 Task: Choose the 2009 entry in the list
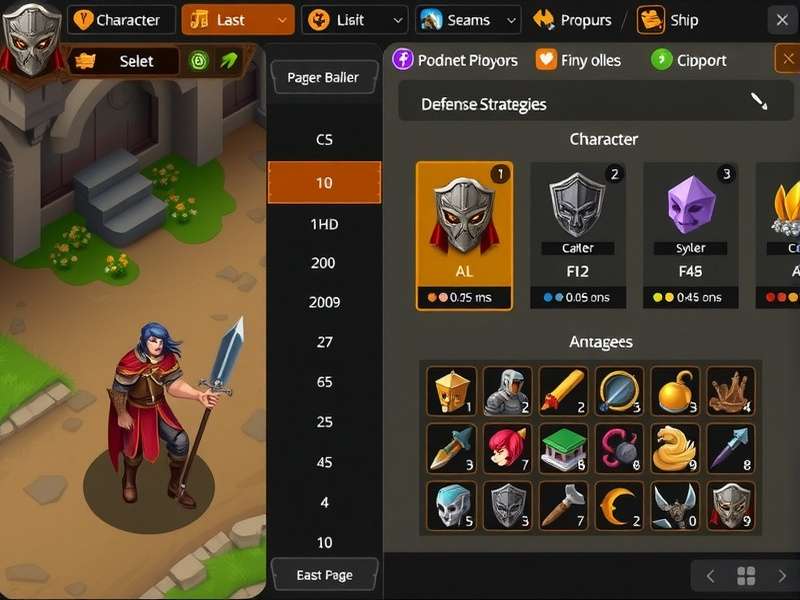(324, 302)
